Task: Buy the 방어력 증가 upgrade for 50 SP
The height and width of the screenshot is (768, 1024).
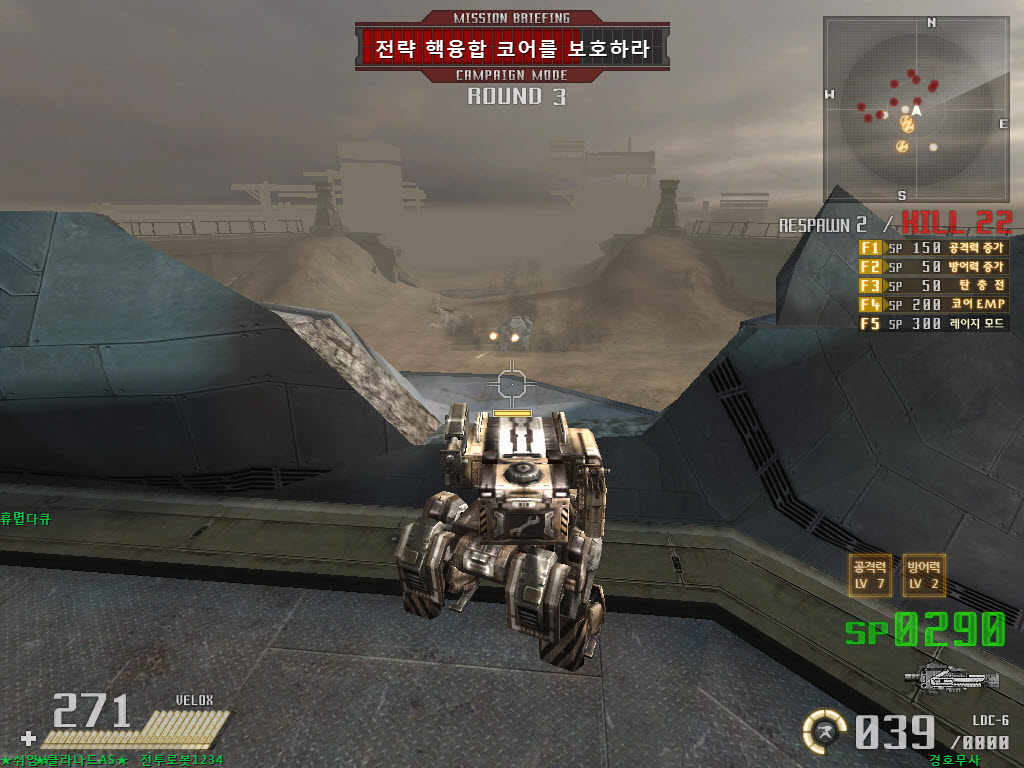Action: coord(933,266)
